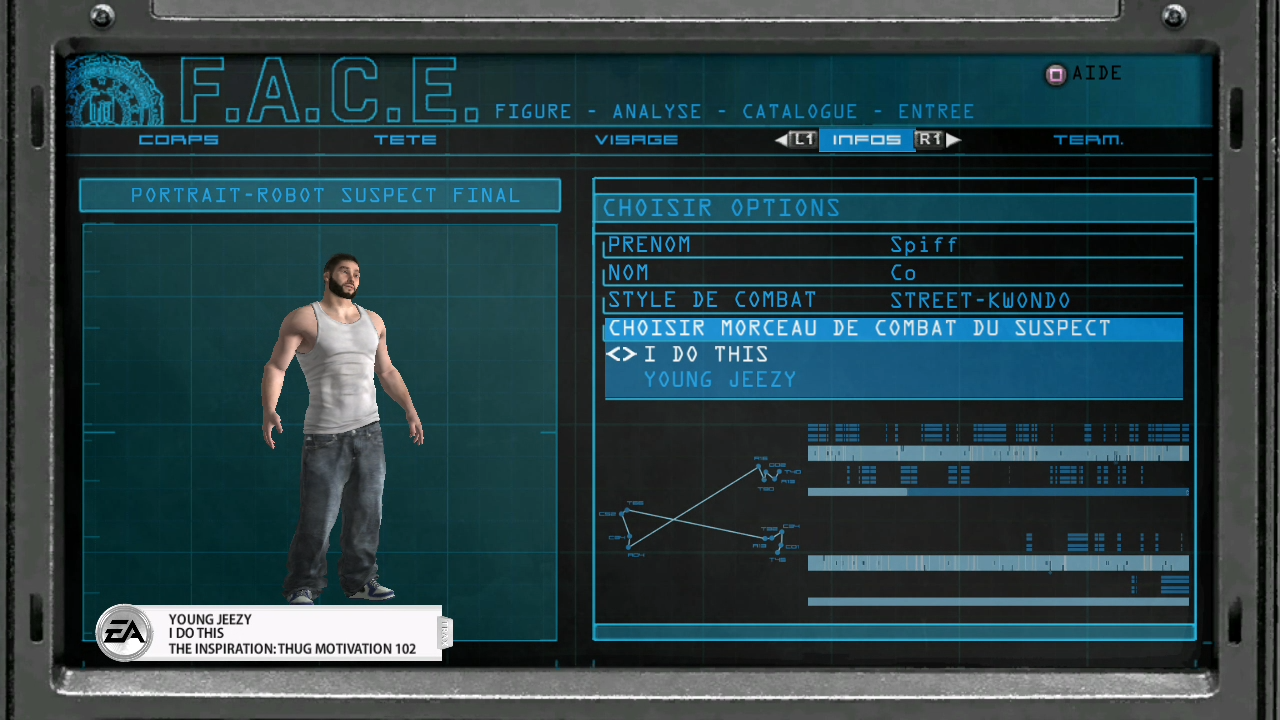Screen dimensions: 1280x720
Task: Select the I DO THIS song entry
Action: [x=706, y=355]
